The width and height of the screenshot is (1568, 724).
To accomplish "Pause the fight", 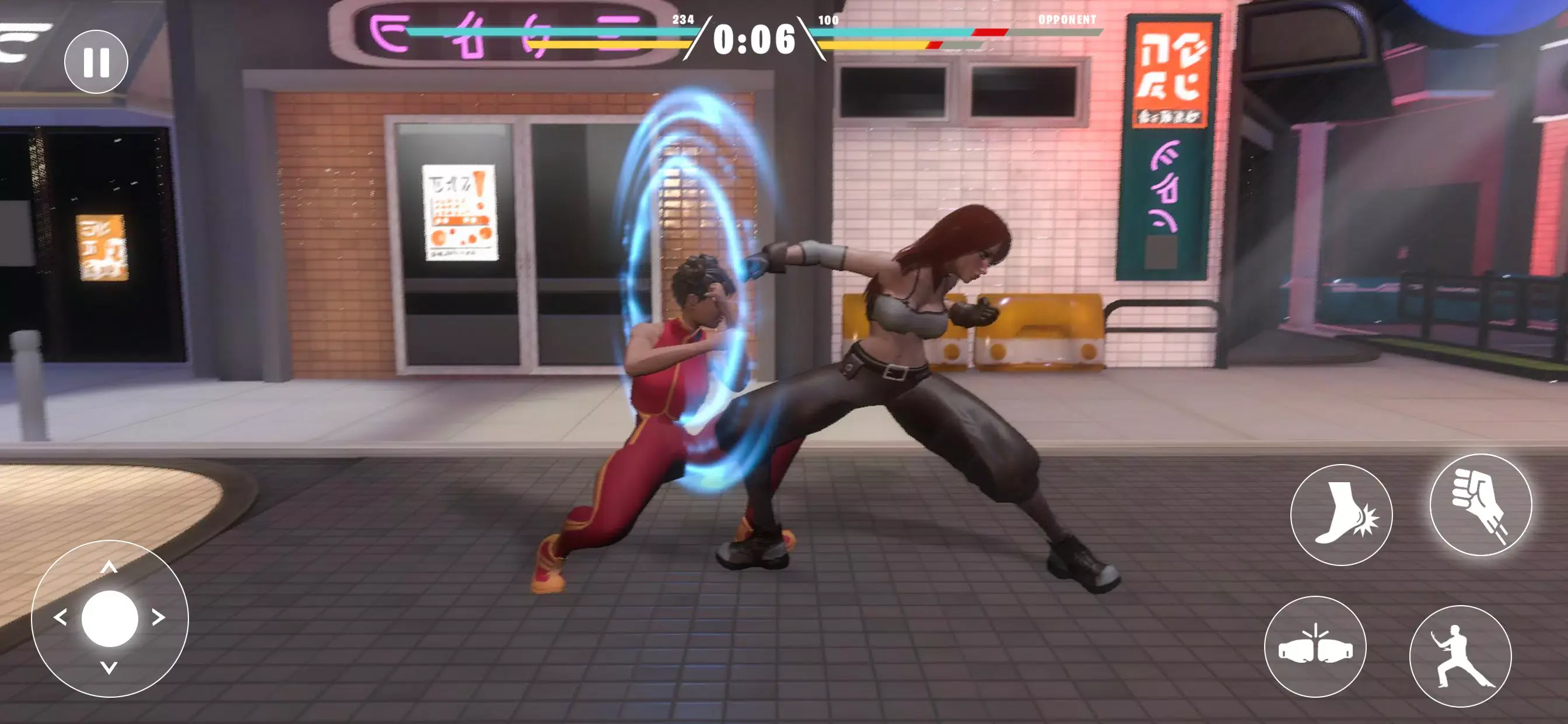I will point(96,61).
